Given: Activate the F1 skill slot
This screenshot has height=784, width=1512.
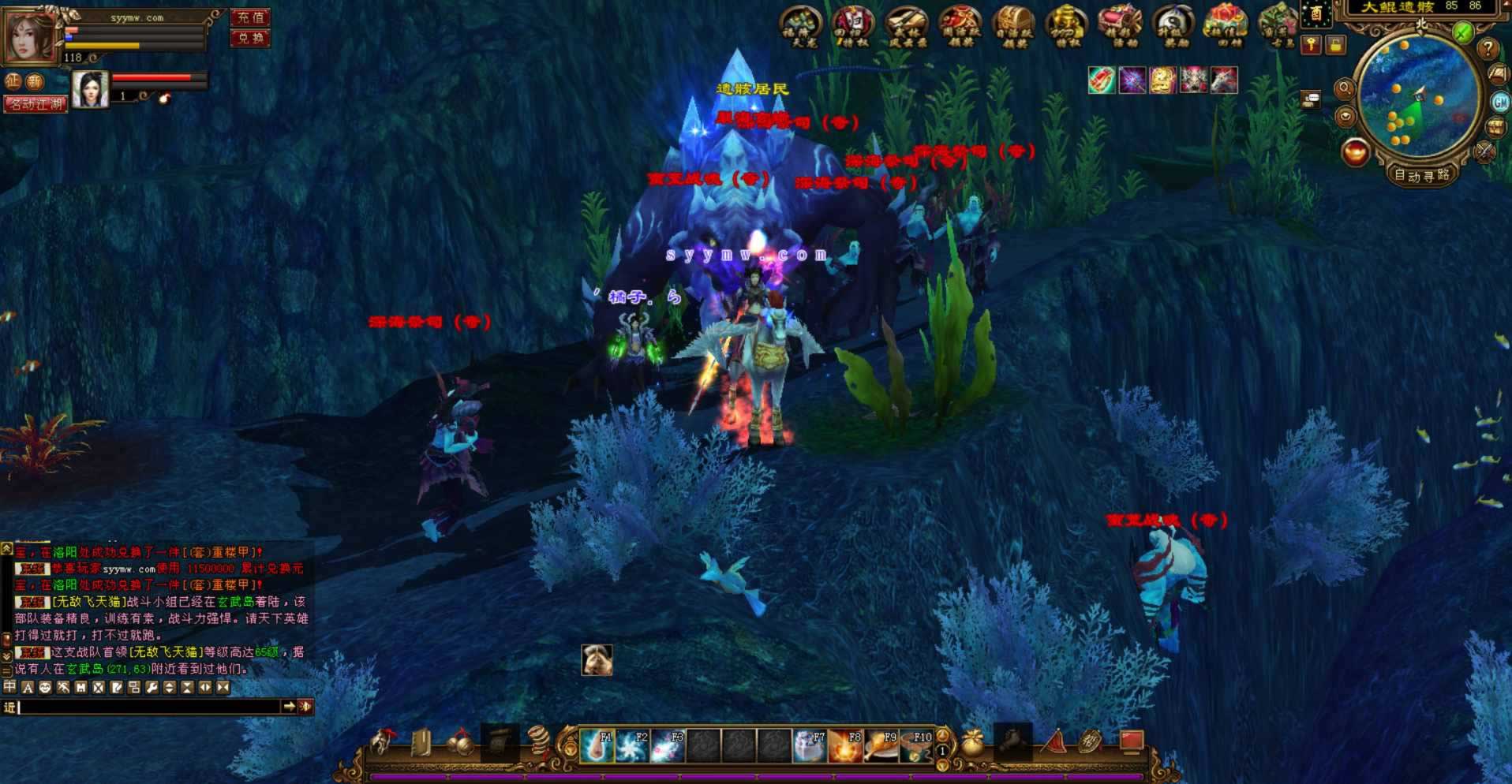Looking at the screenshot, I should click(x=596, y=745).
